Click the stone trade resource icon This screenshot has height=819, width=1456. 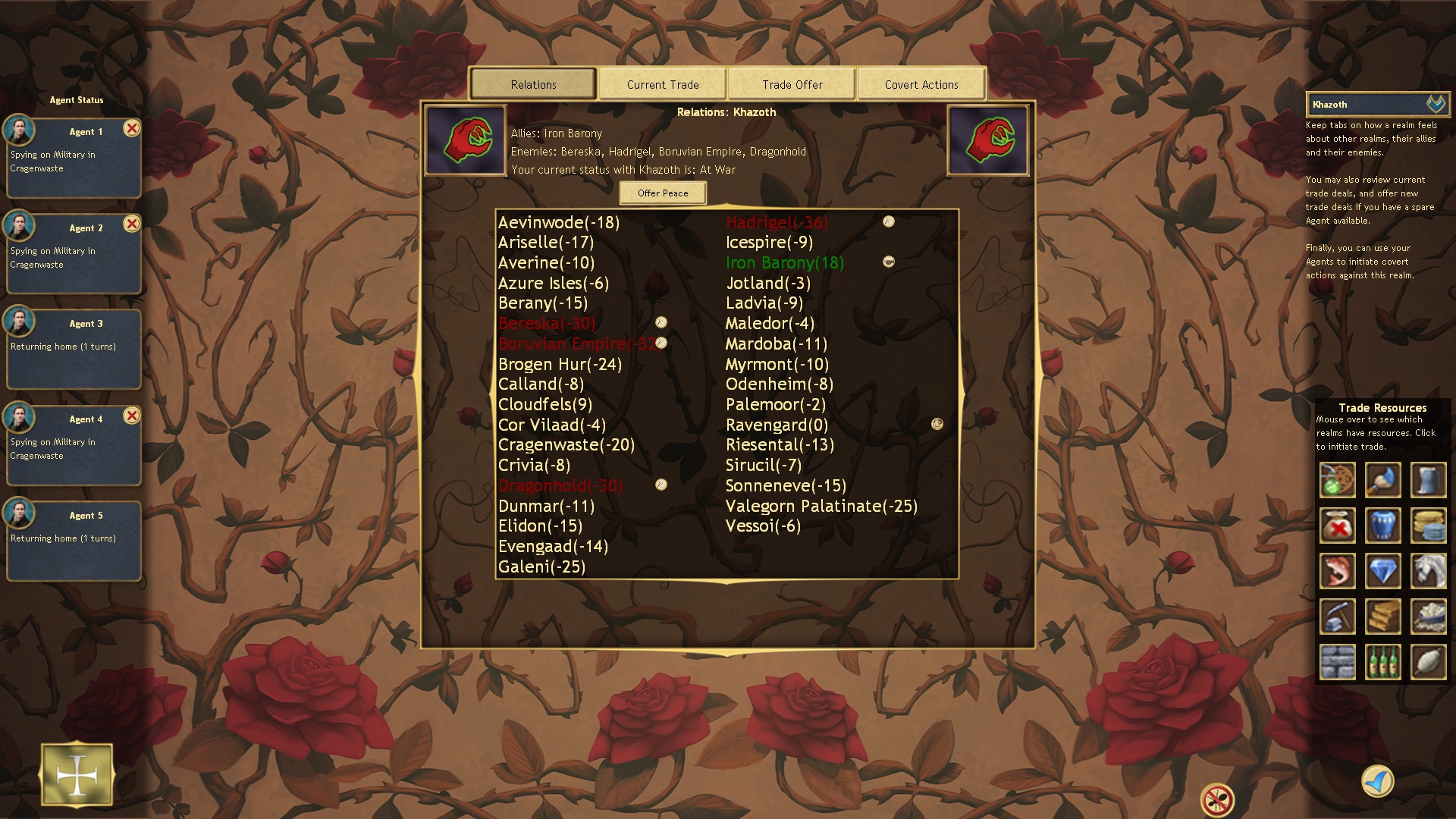[x=1337, y=661]
